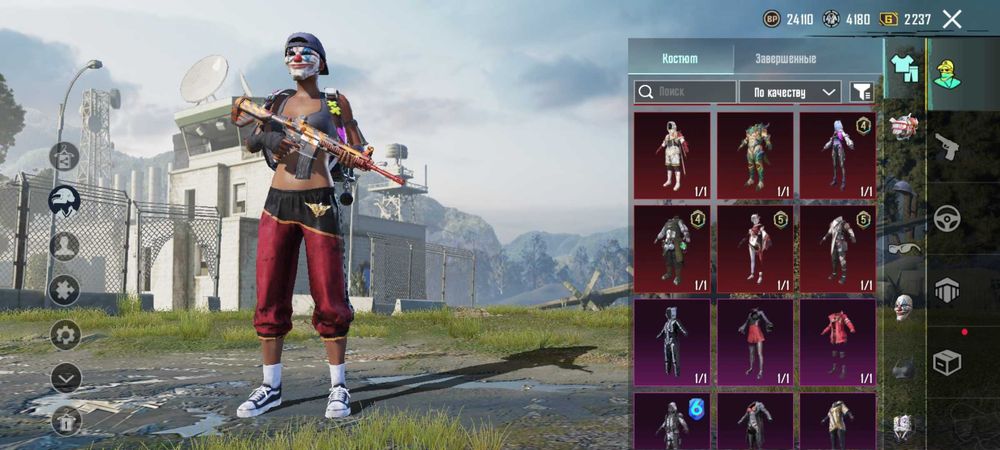Viewport: 1000px width, 450px height.
Task: Switch to the pistol weapons section
Action: click(946, 147)
